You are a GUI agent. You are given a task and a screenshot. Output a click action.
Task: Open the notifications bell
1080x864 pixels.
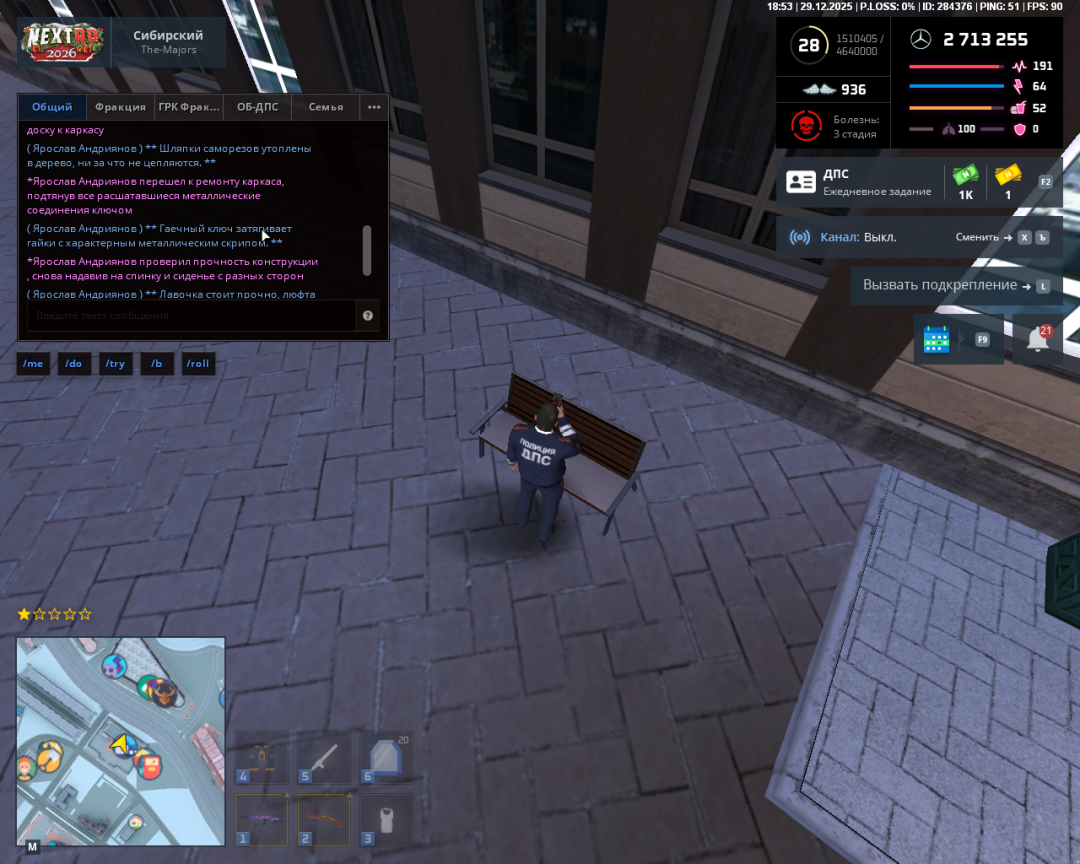[x=1038, y=339]
